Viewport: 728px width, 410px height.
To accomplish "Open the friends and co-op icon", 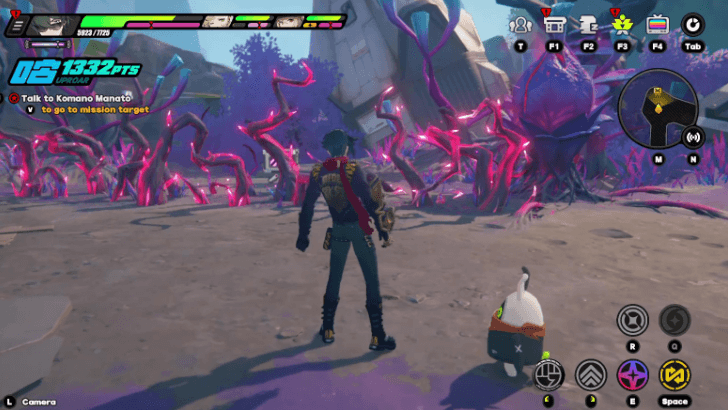I will tap(520, 24).
